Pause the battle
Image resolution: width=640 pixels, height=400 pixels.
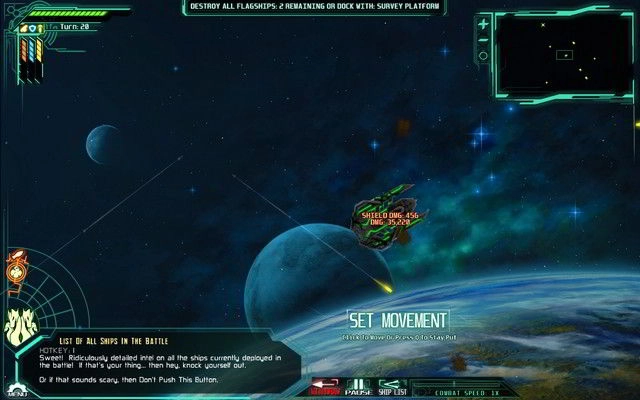[358, 385]
